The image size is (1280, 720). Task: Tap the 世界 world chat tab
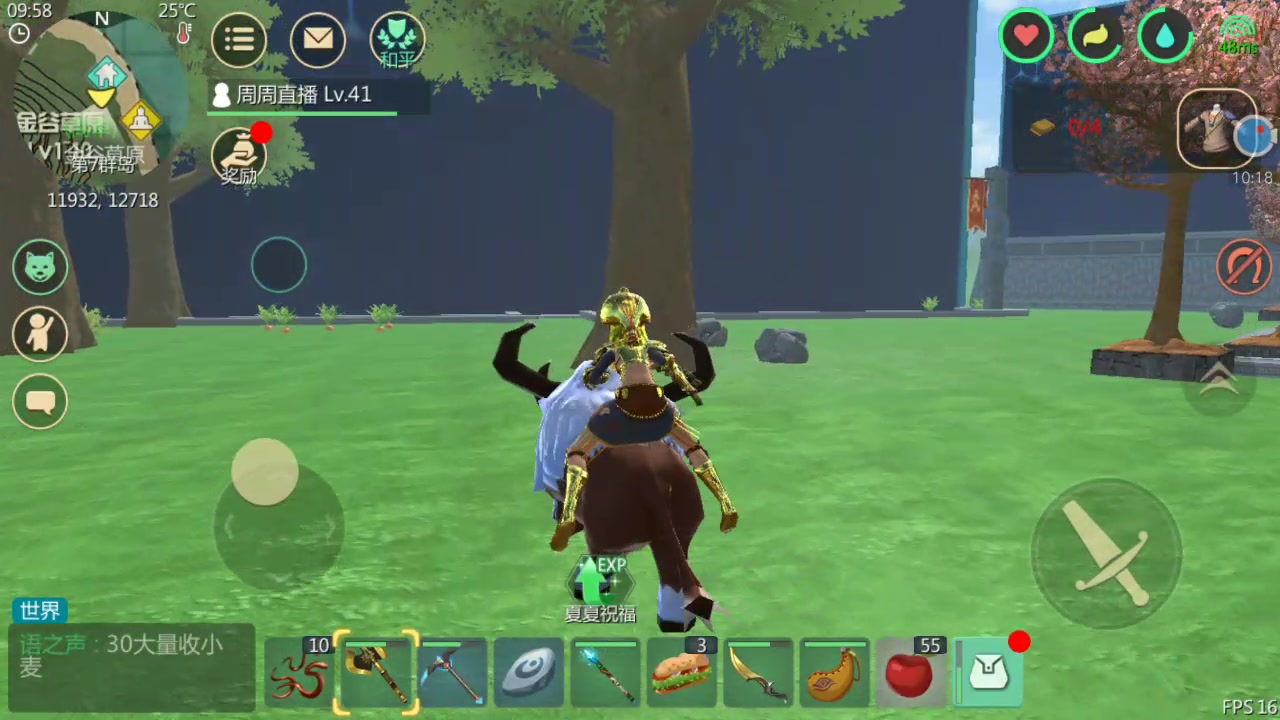[40, 611]
